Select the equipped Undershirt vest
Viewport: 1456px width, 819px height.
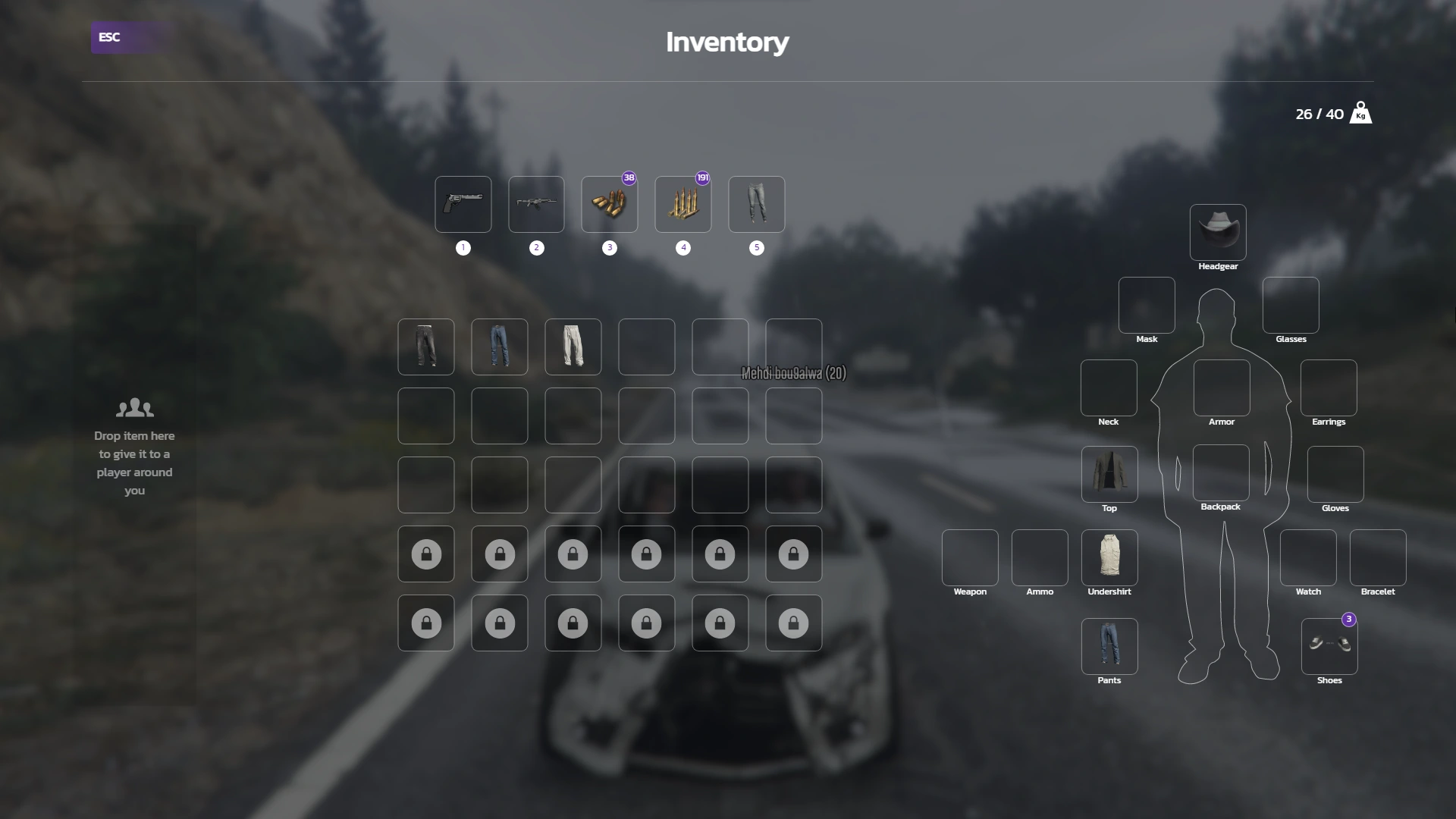(1109, 559)
